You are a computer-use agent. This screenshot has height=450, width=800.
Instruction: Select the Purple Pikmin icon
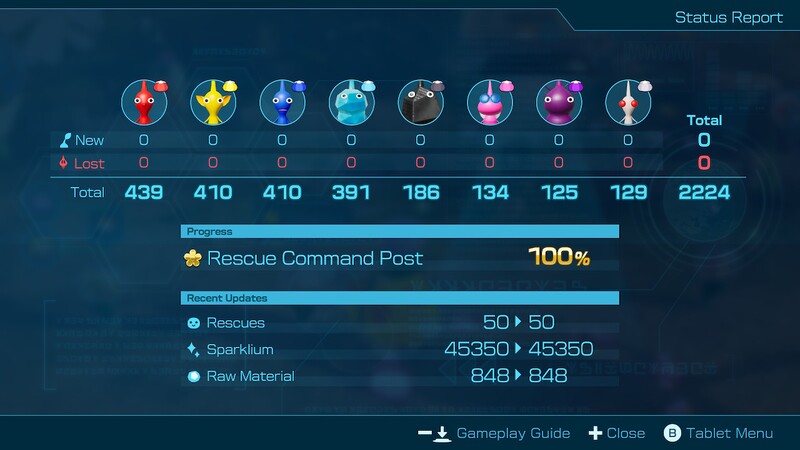click(558, 101)
